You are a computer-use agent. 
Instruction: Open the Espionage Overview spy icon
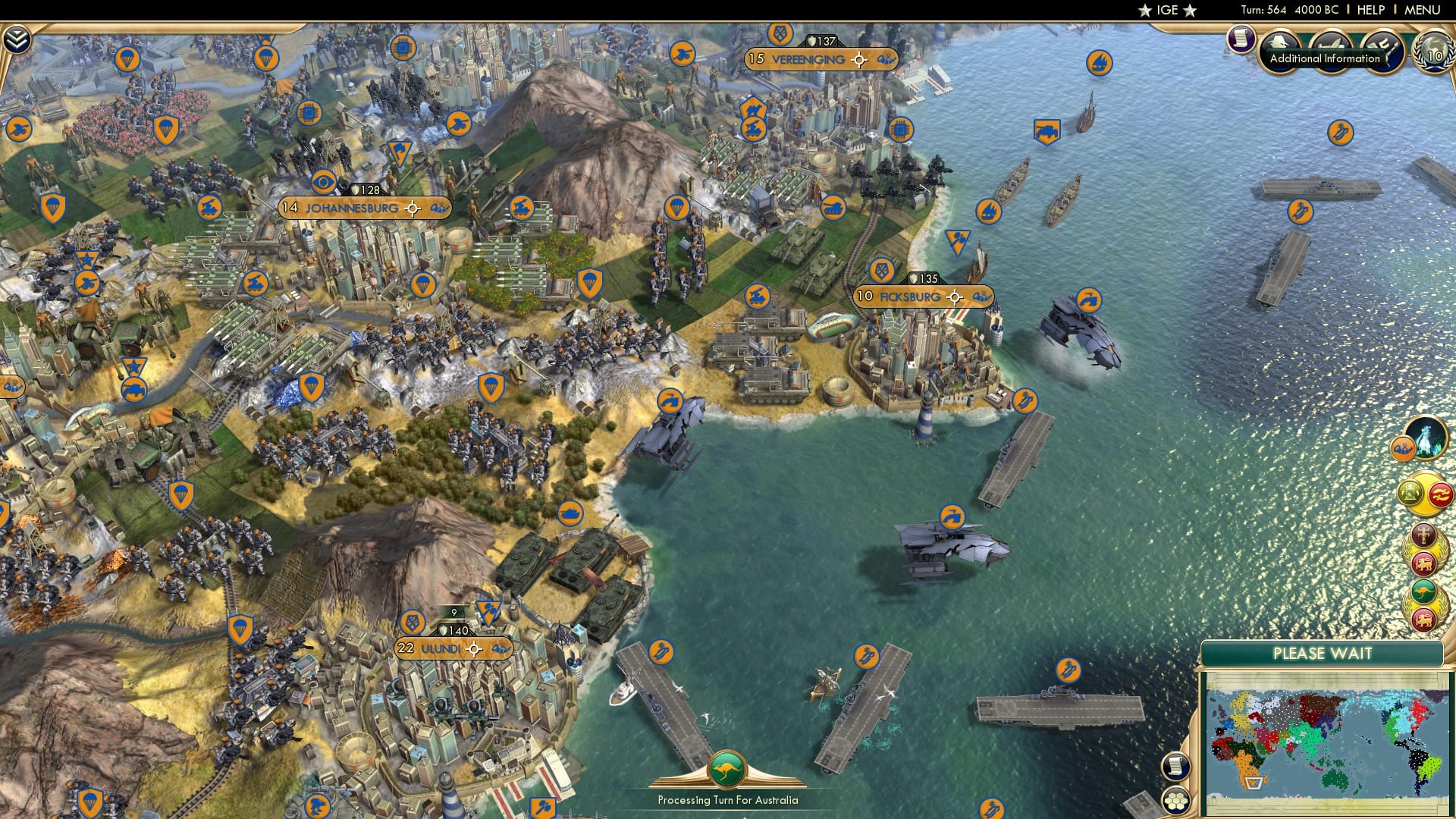tap(1278, 44)
